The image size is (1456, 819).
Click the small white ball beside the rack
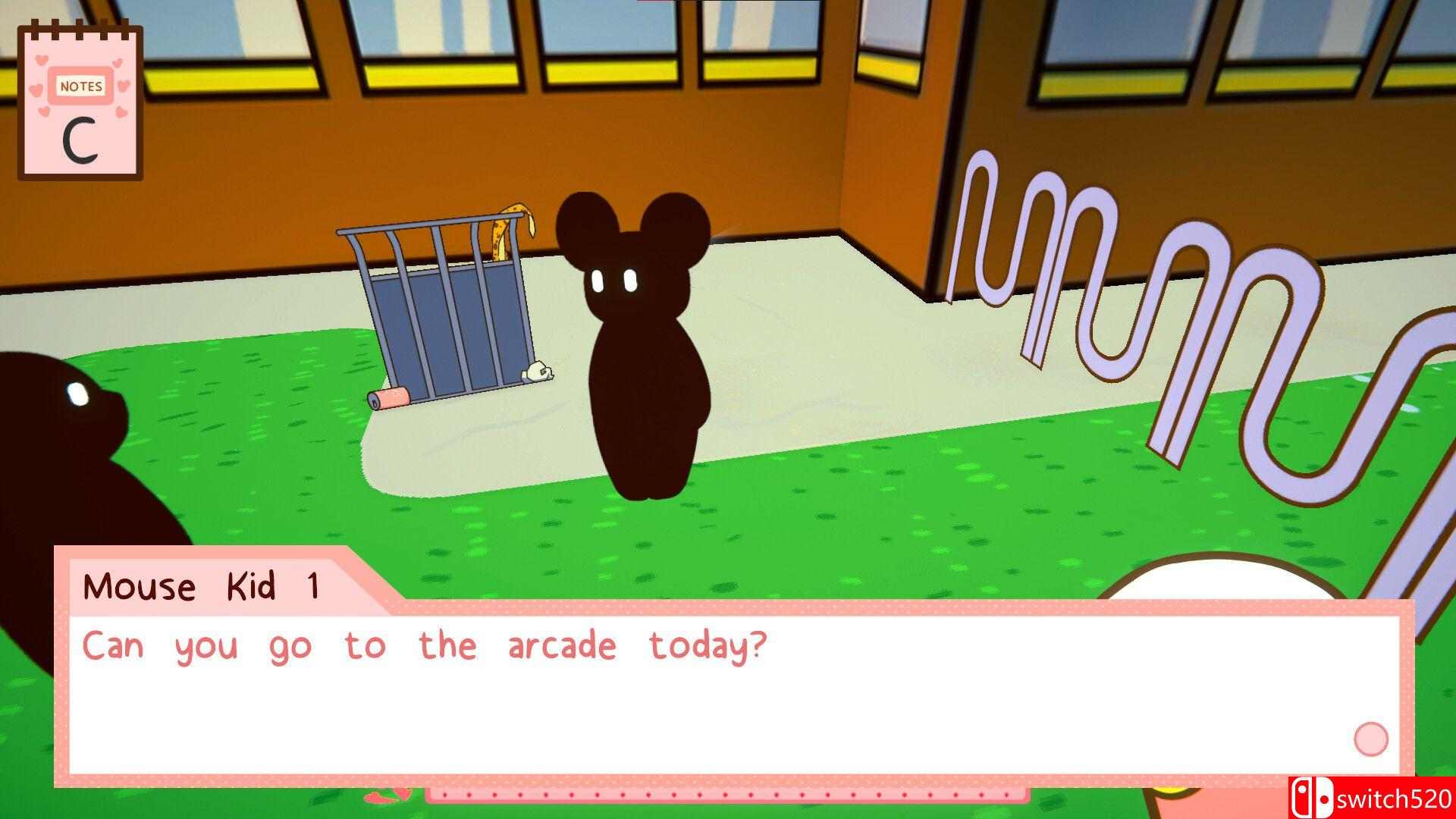coord(540,373)
